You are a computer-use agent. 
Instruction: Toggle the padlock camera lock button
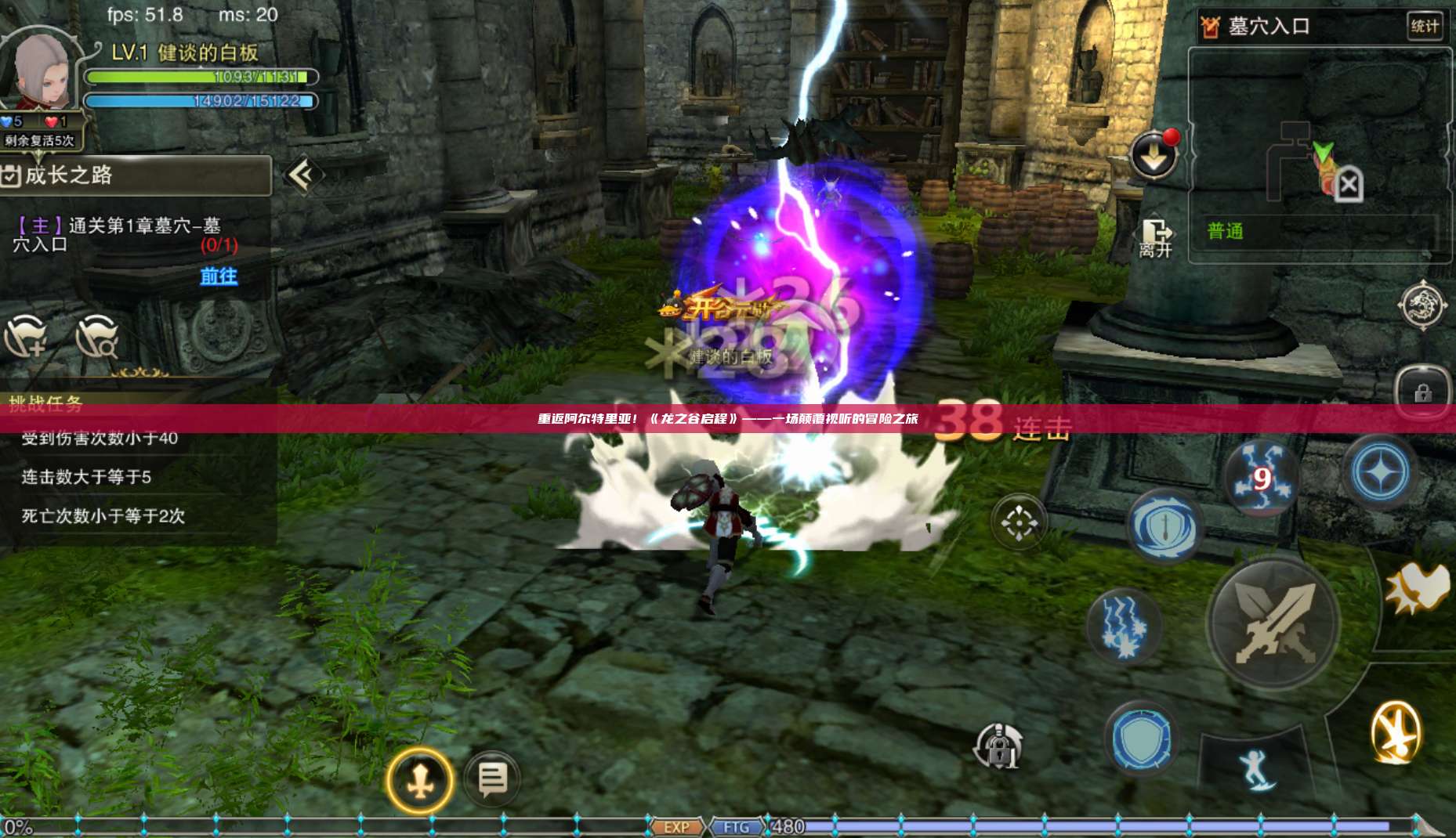point(998,747)
